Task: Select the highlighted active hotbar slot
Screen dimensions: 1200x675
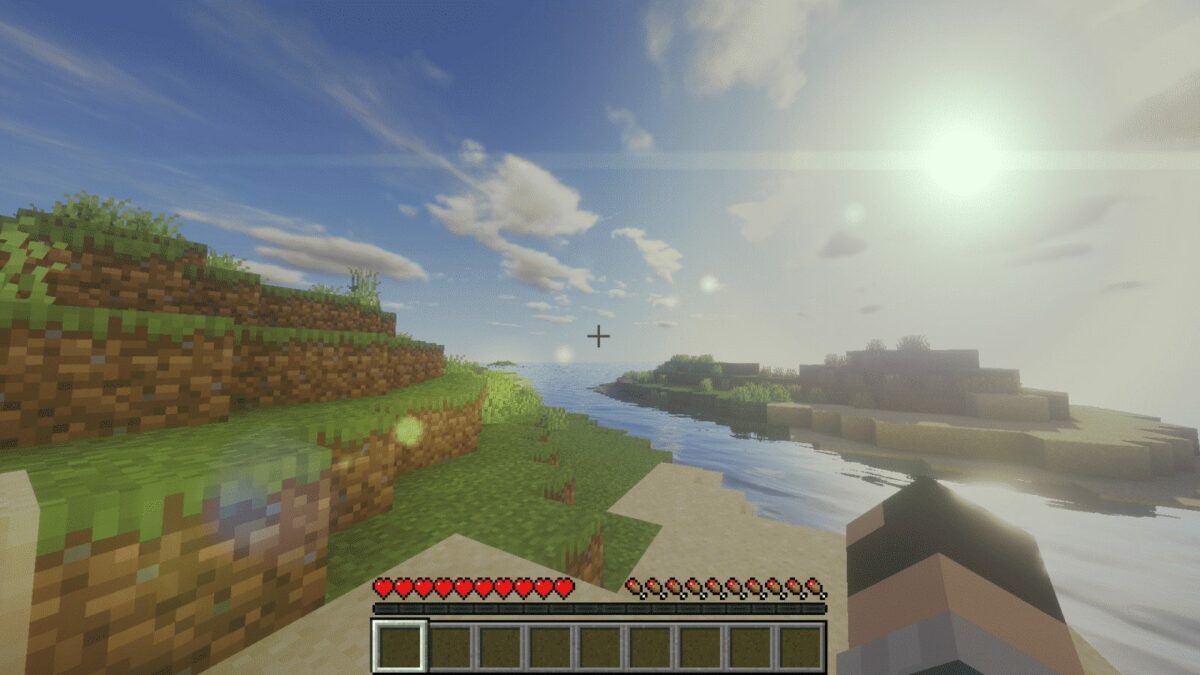Action: [x=401, y=646]
